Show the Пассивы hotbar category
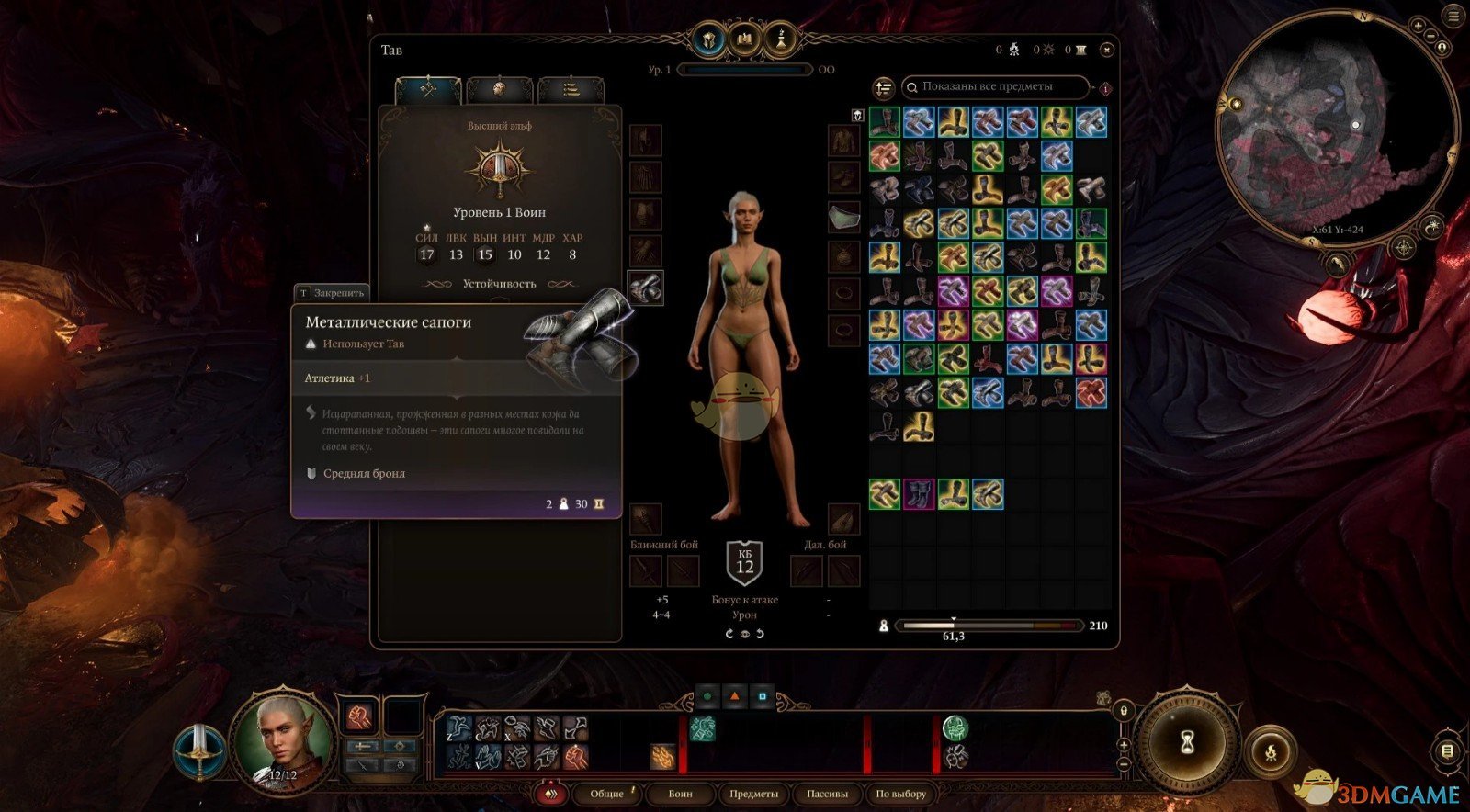The image size is (1470, 812). [827, 794]
